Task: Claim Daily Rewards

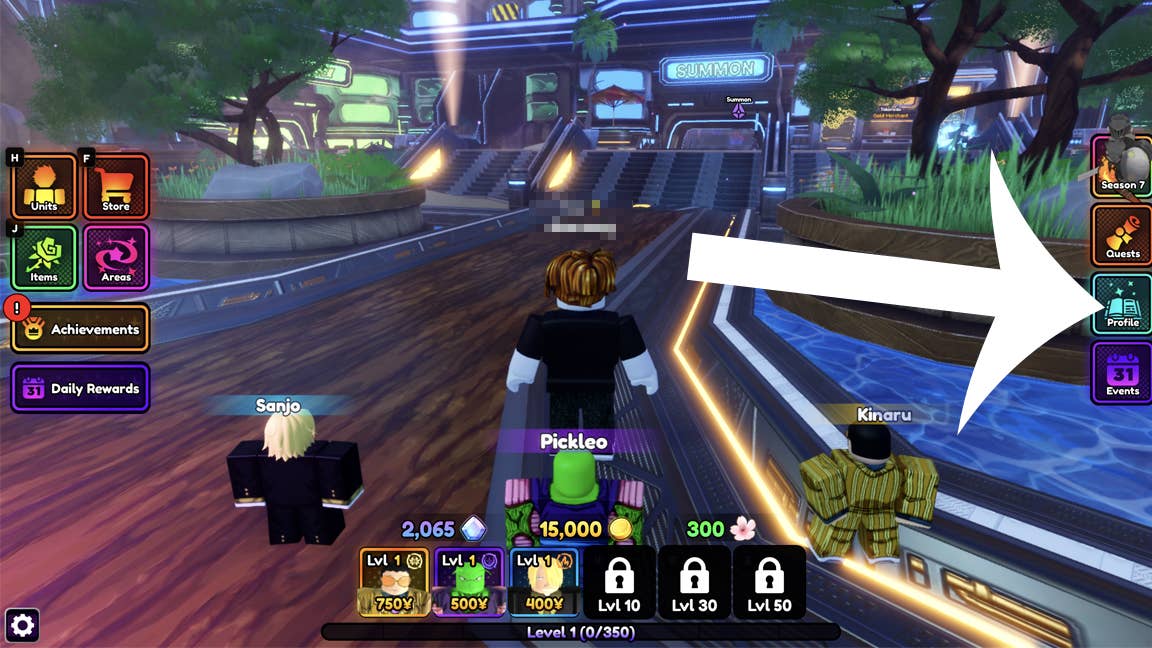Action: coord(81,388)
